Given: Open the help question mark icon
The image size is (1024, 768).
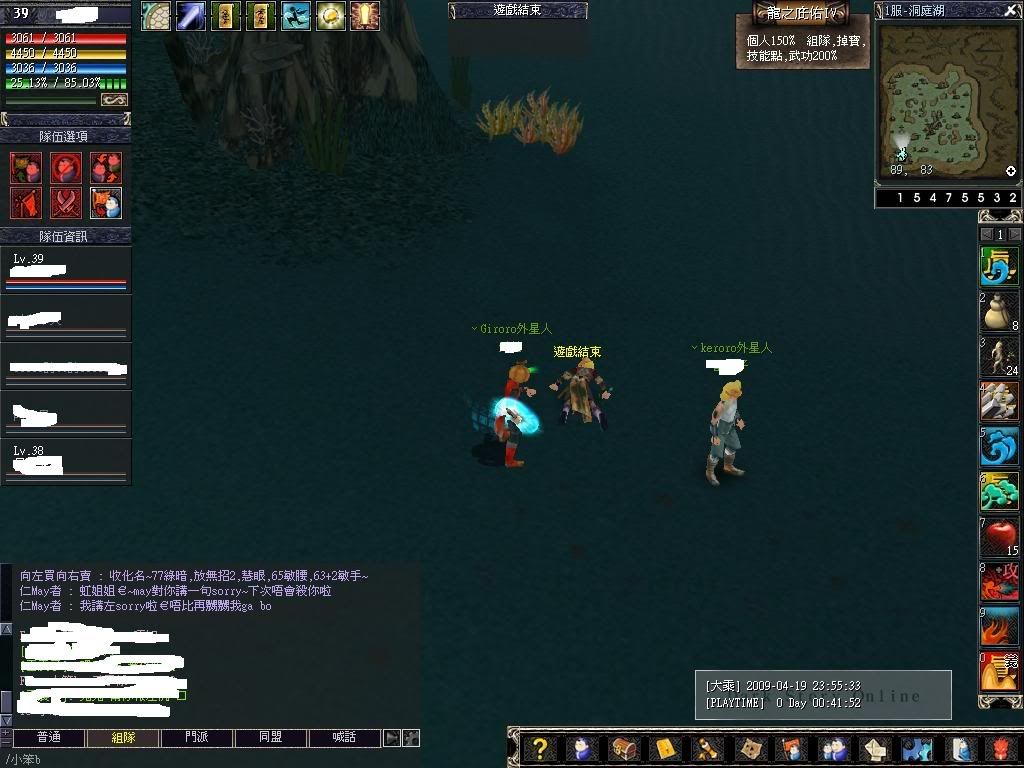Looking at the screenshot, I should [x=540, y=749].
